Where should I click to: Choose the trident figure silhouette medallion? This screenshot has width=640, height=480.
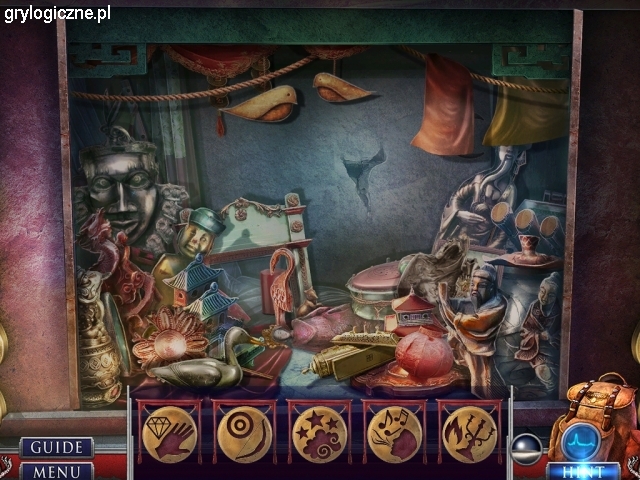pyautogui.click(x=470, y=434)
